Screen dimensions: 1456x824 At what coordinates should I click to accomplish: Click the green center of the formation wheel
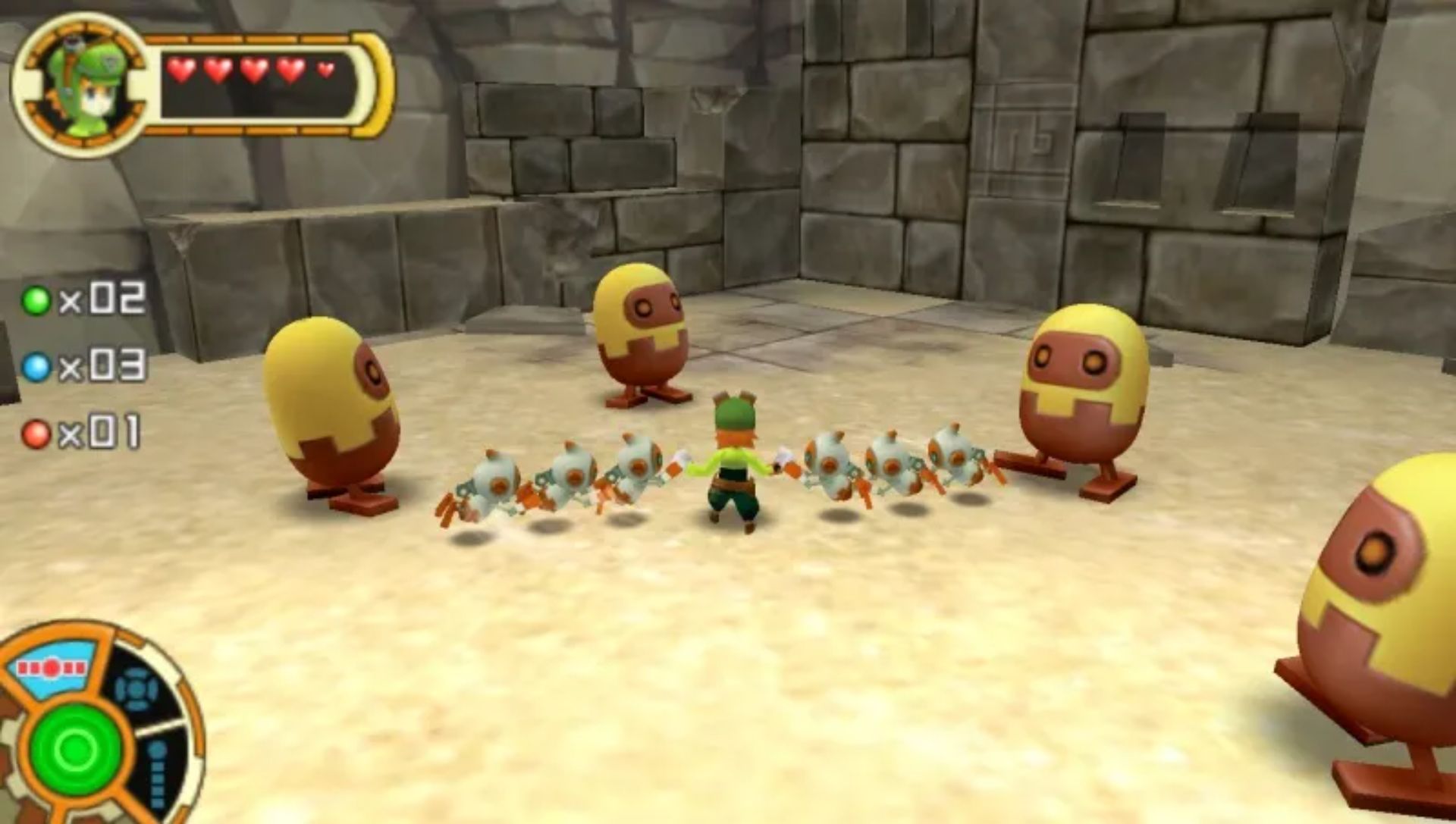click(77, 750)
